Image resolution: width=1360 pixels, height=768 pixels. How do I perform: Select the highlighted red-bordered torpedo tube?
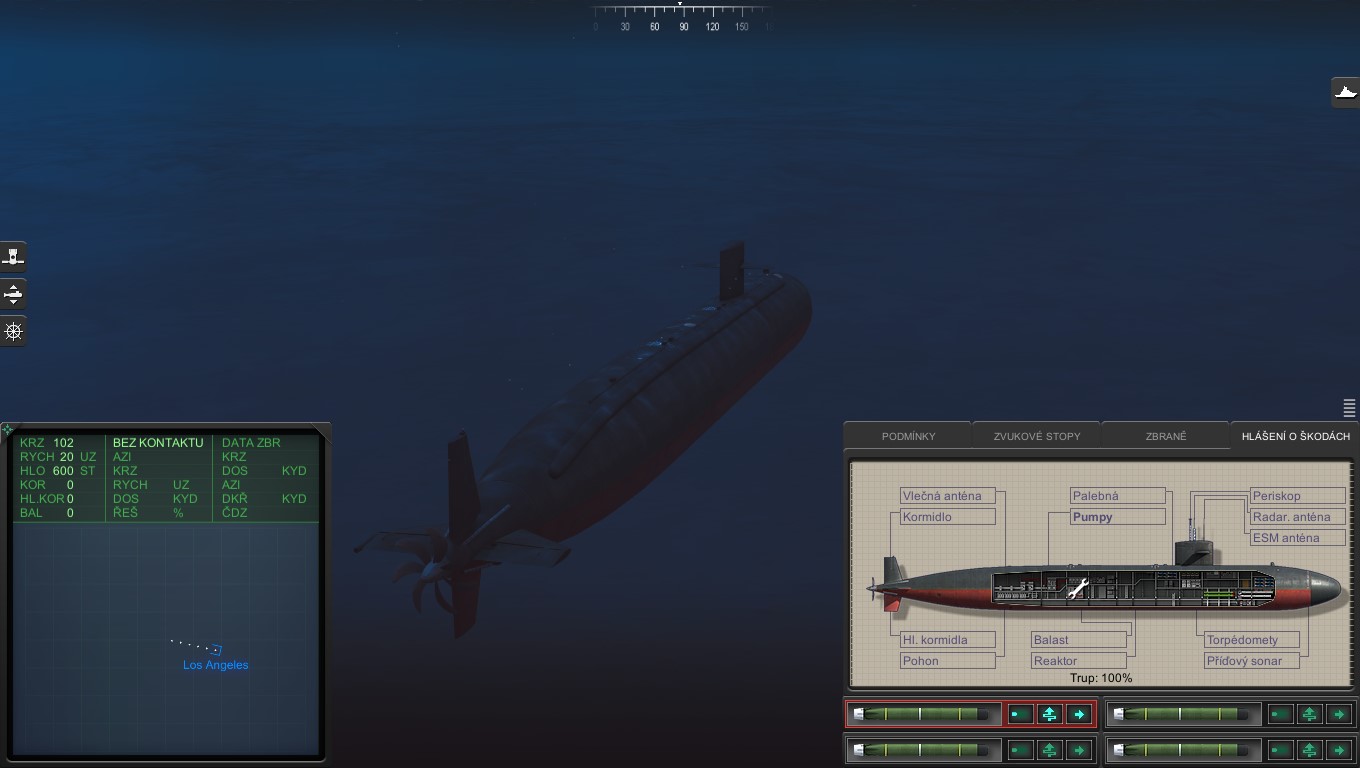(923, 714)
